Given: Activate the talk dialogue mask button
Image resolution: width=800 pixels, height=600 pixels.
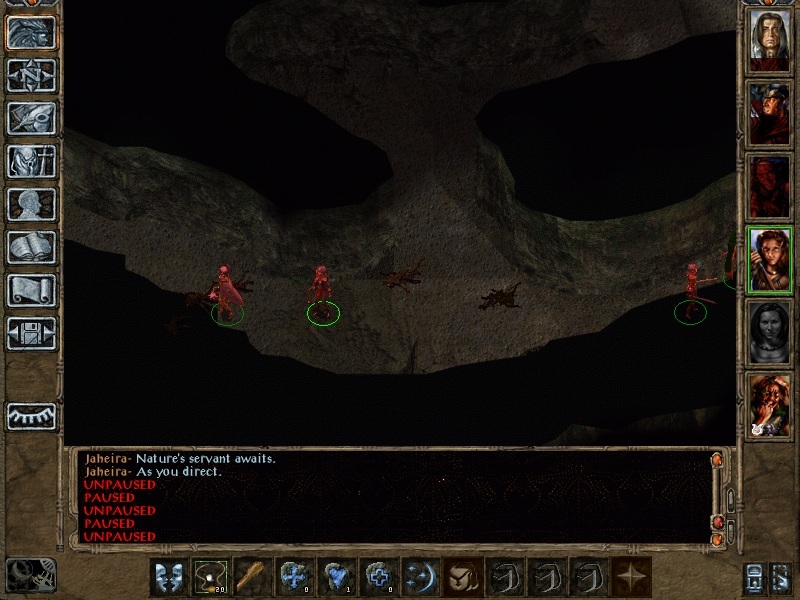Looking at the screenshot, I should coord(170,577).
